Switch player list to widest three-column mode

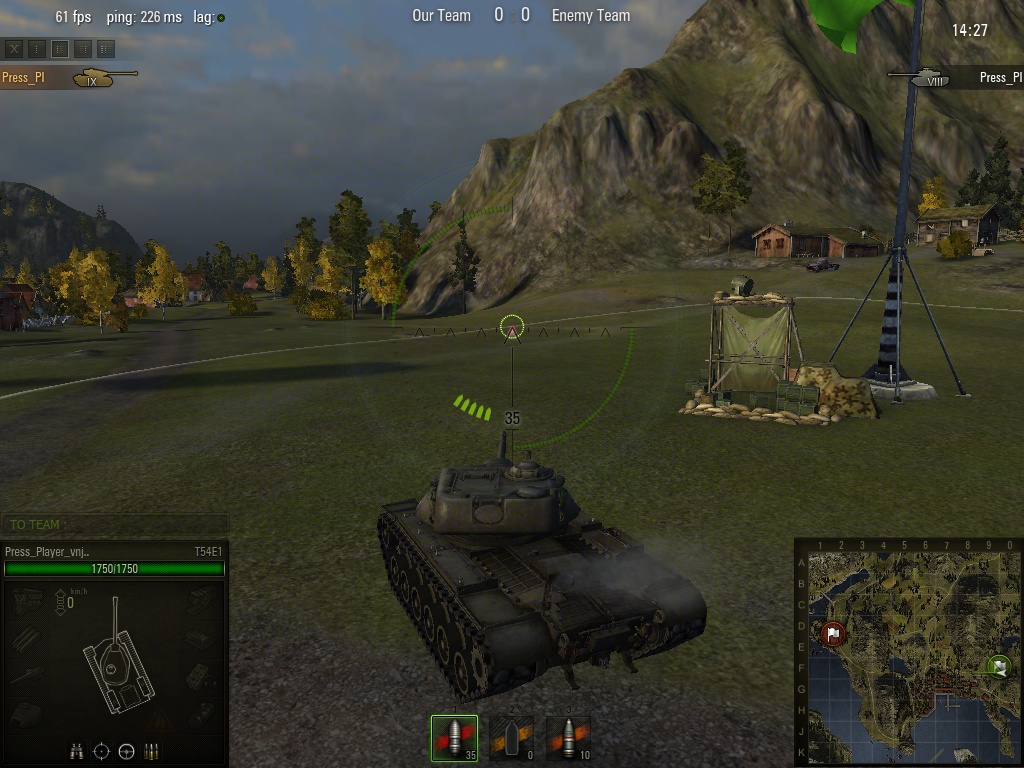(106, 48)
